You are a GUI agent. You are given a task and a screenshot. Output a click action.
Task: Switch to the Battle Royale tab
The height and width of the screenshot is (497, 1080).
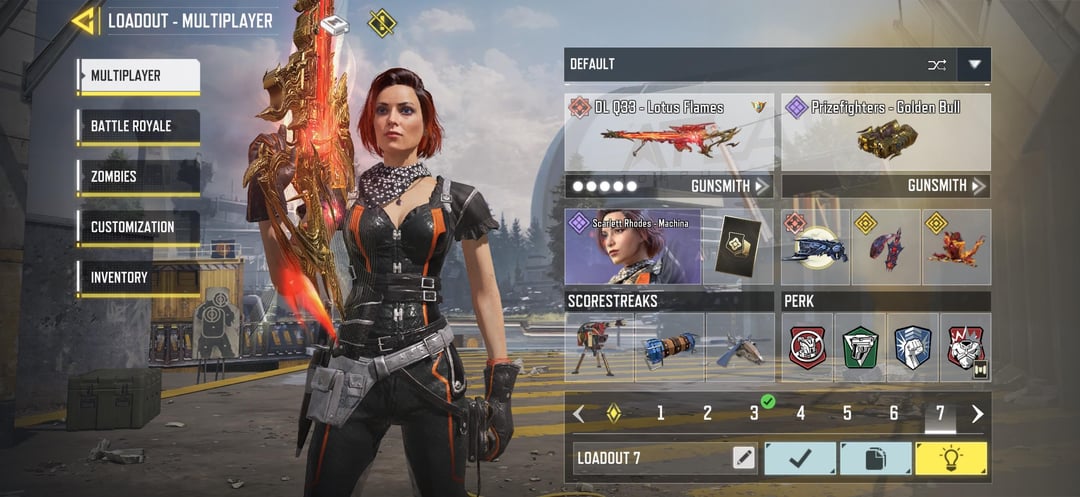click(x=138, y=127)
